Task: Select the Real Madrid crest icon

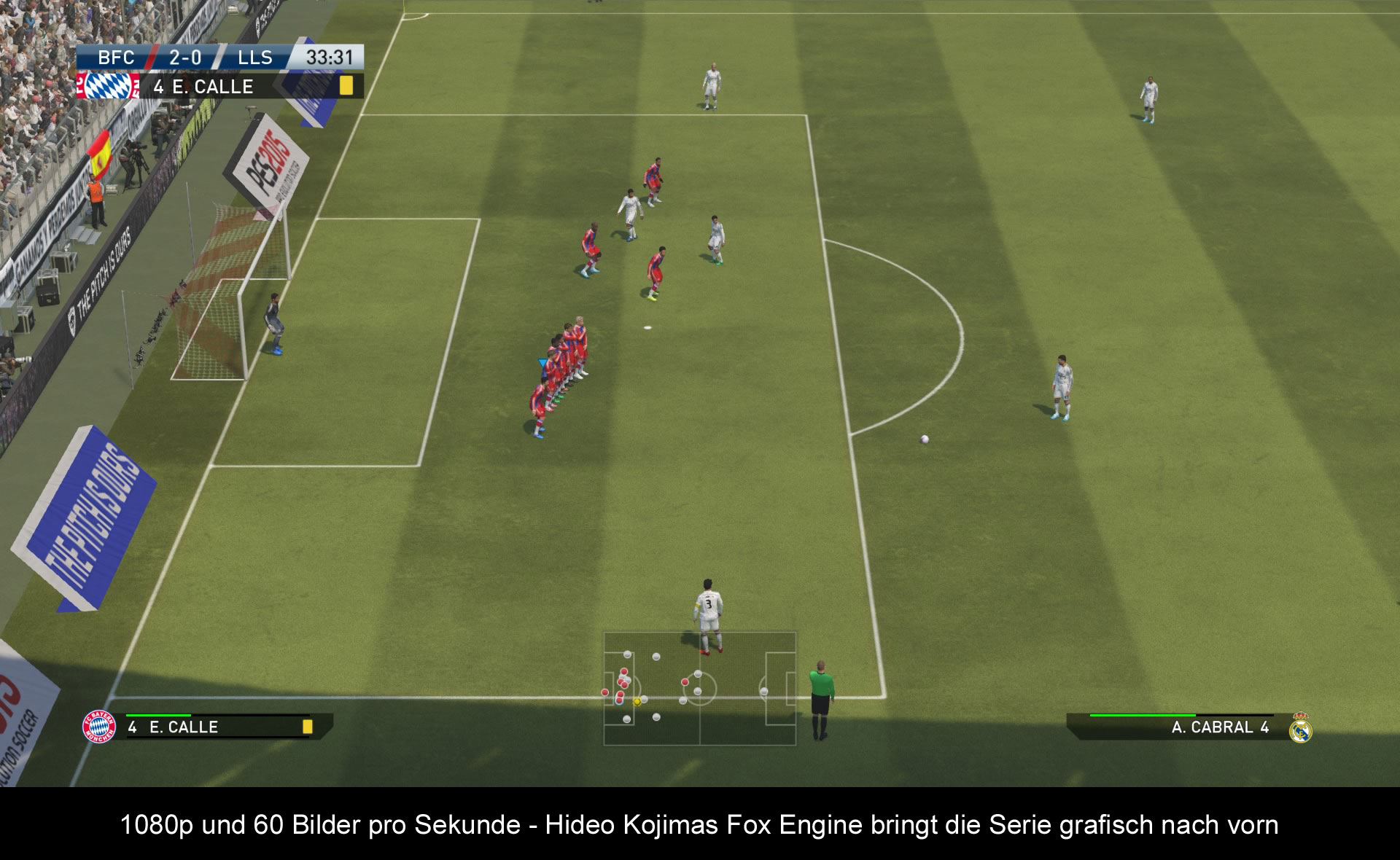Action: pos(1300,728)
